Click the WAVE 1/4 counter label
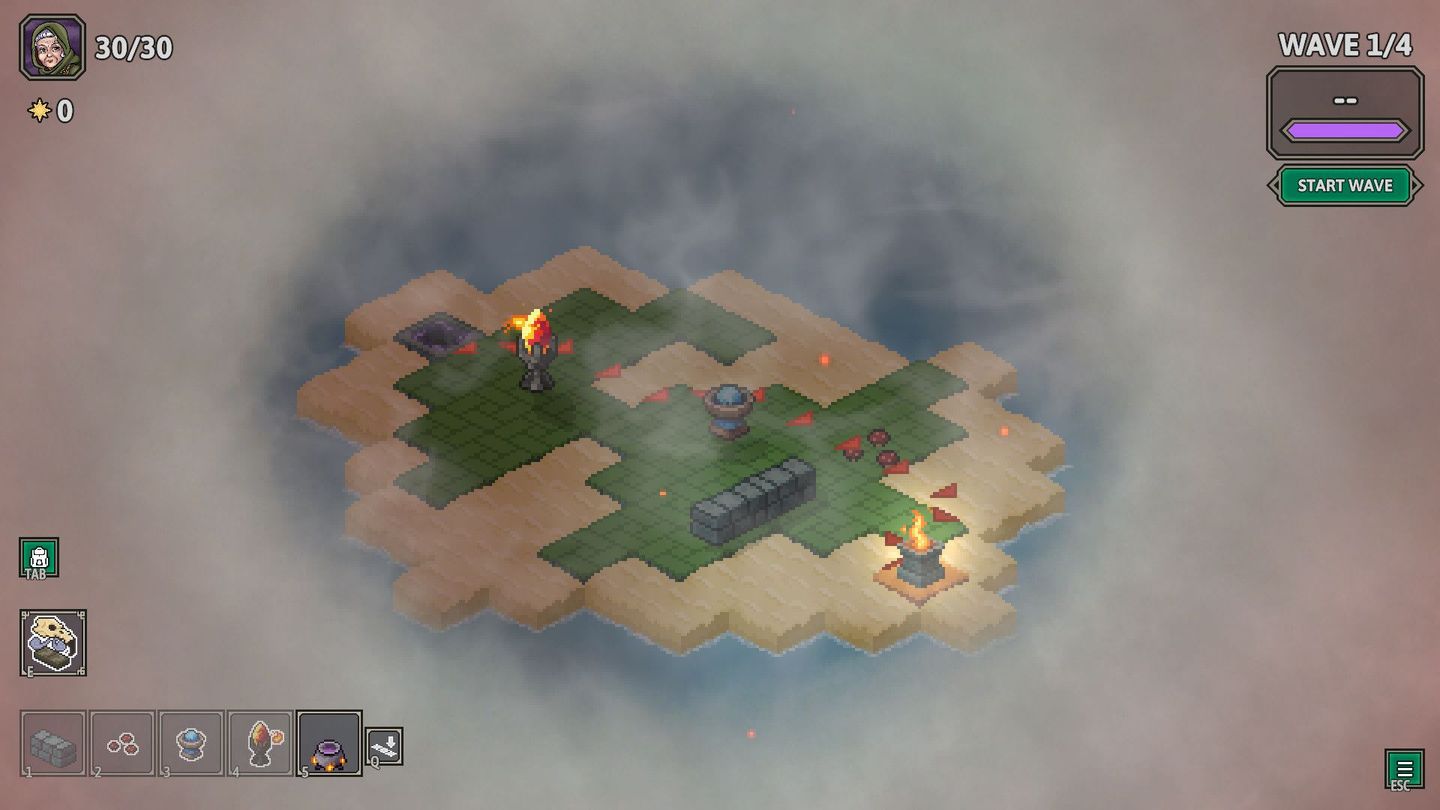This screenshot has height=810, width=1440. point(1344,44)
